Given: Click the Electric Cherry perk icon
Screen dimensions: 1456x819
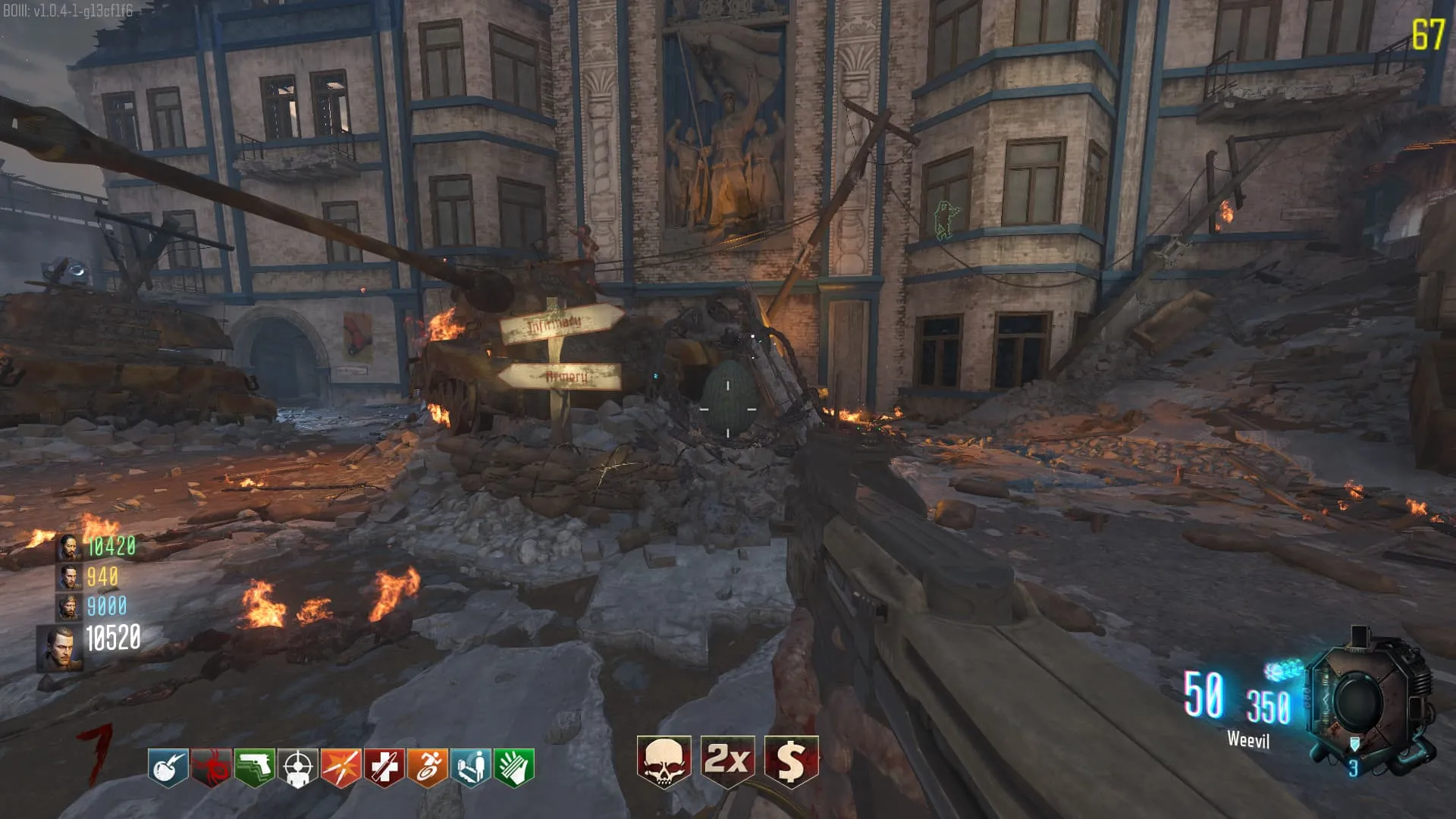Looking at the screenshot, I should (168, 767).
